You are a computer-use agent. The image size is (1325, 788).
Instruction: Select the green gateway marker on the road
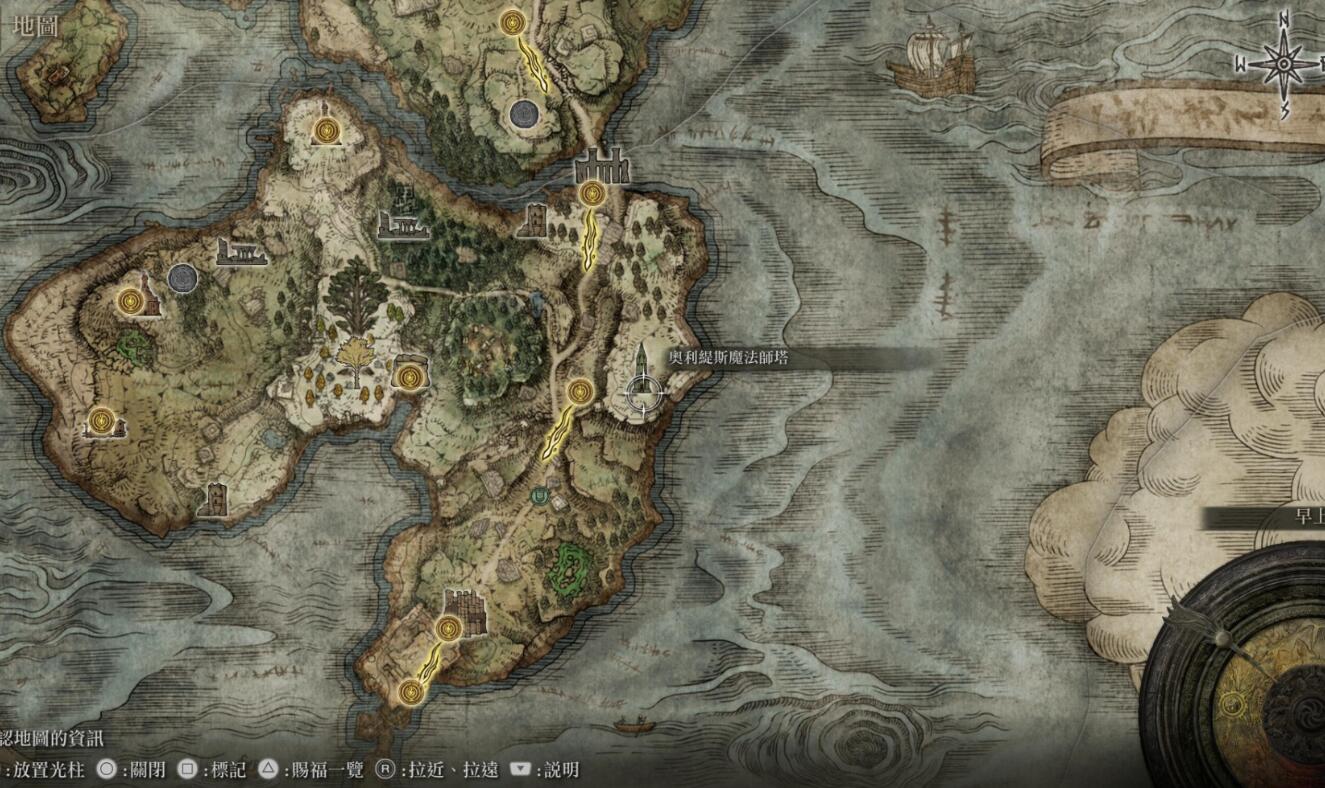click(541, 494)
